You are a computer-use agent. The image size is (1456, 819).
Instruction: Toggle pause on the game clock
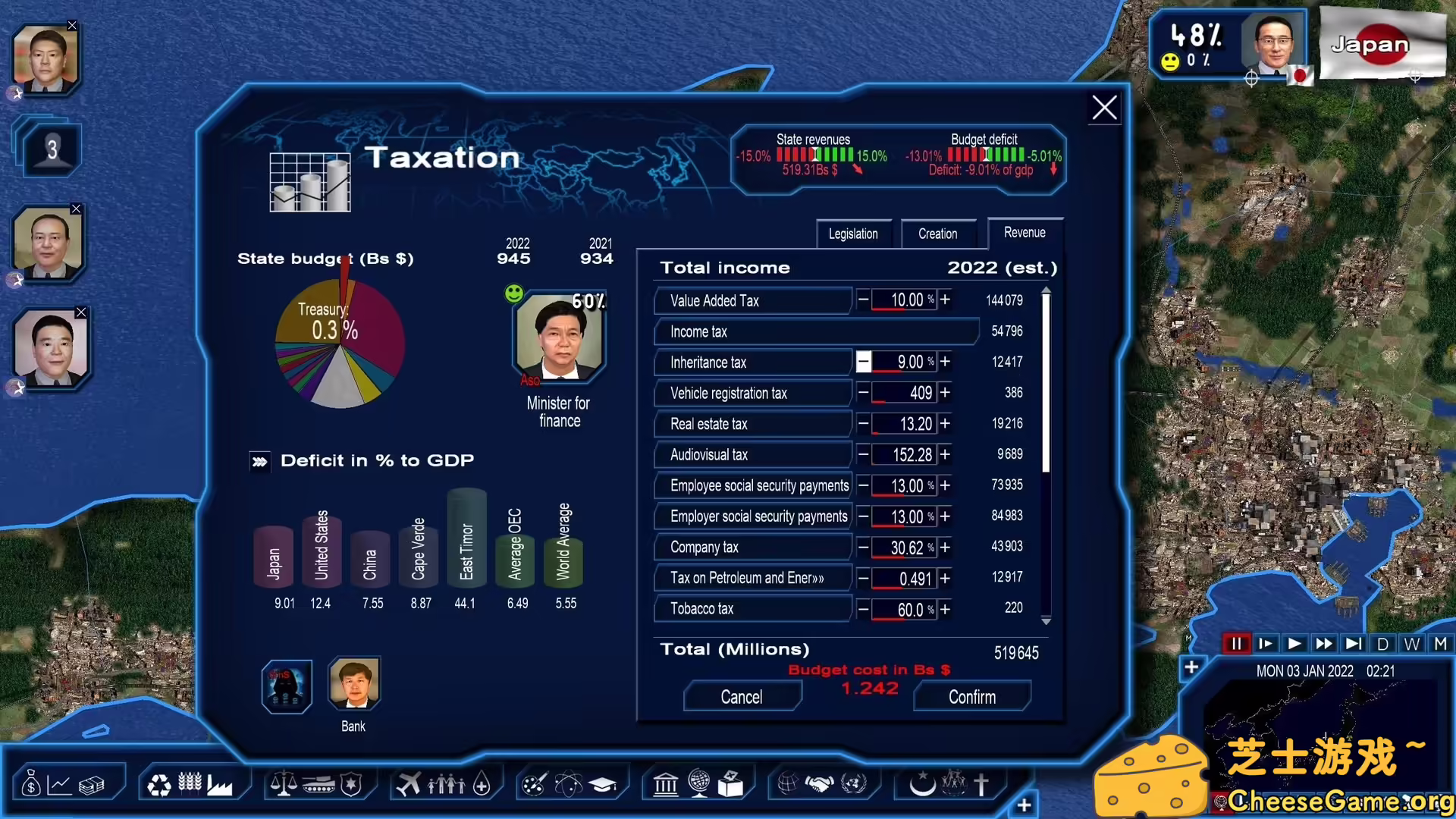click(x=1236, y=643)
